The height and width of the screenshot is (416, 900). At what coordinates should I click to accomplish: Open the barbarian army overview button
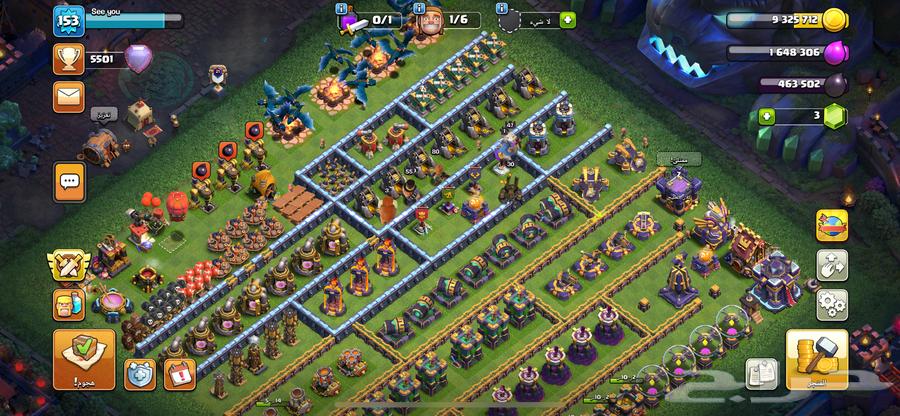pyautogui.click(x=69, y=306)
